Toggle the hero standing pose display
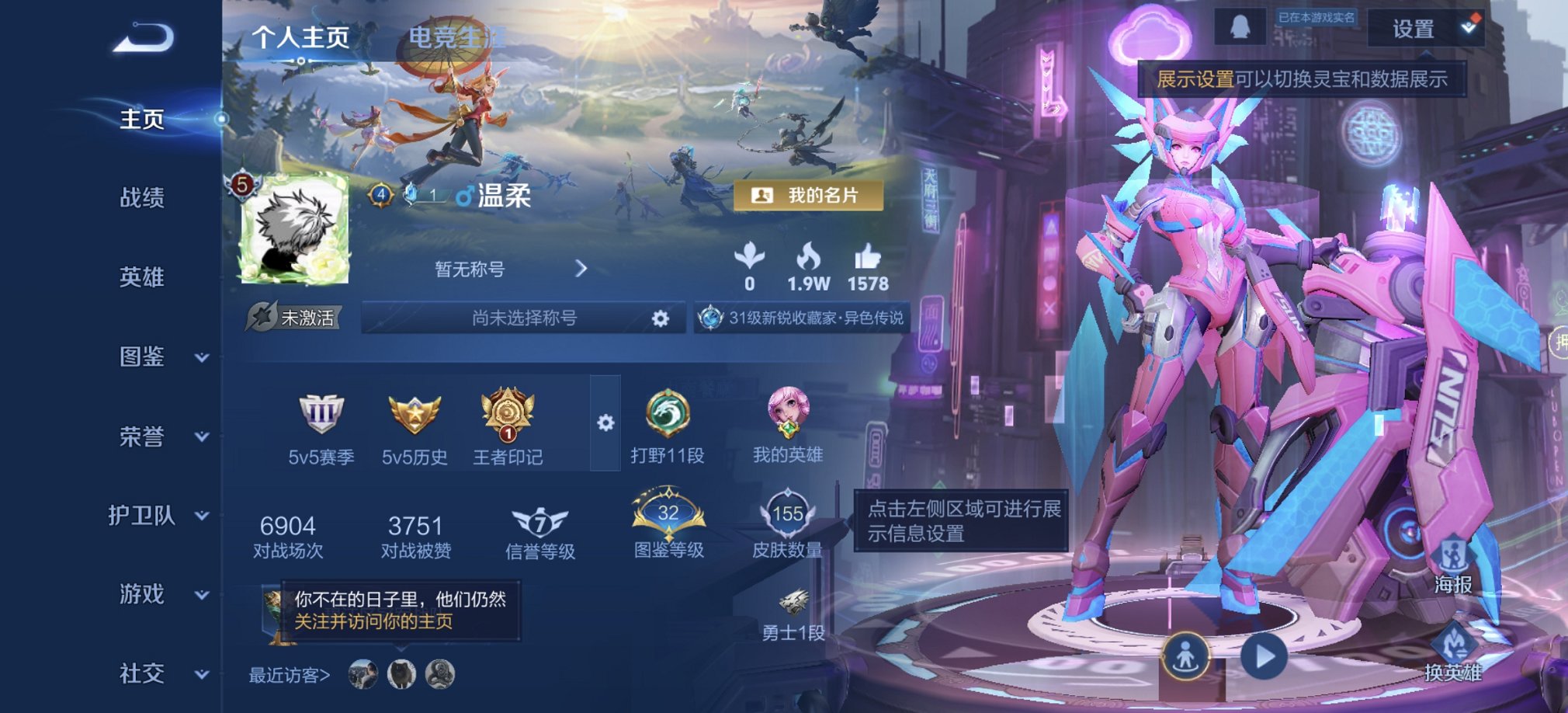The height and width of the screenshot is (713, 1568). [1185, 655]
